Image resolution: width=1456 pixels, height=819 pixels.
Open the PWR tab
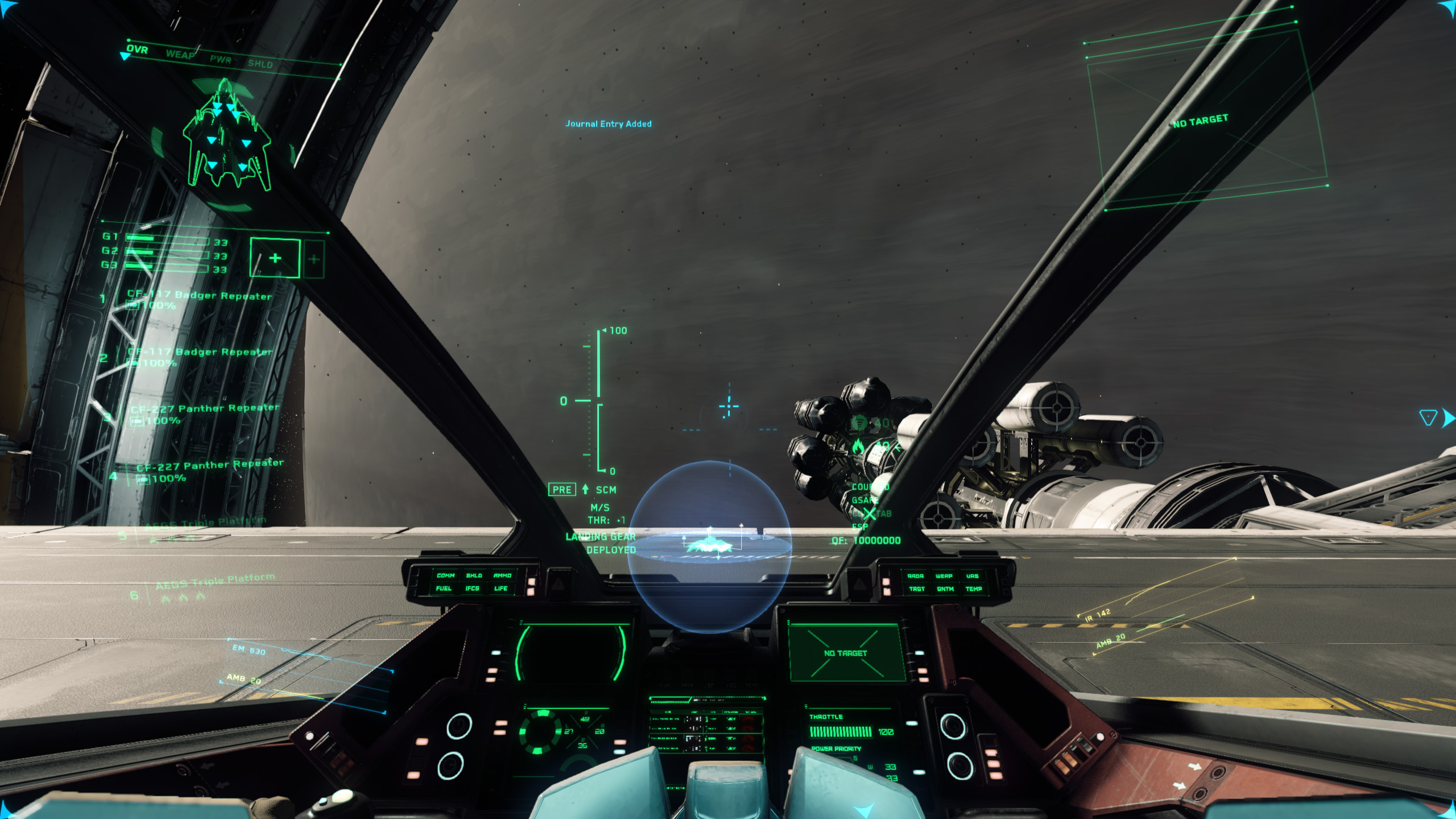220,59
